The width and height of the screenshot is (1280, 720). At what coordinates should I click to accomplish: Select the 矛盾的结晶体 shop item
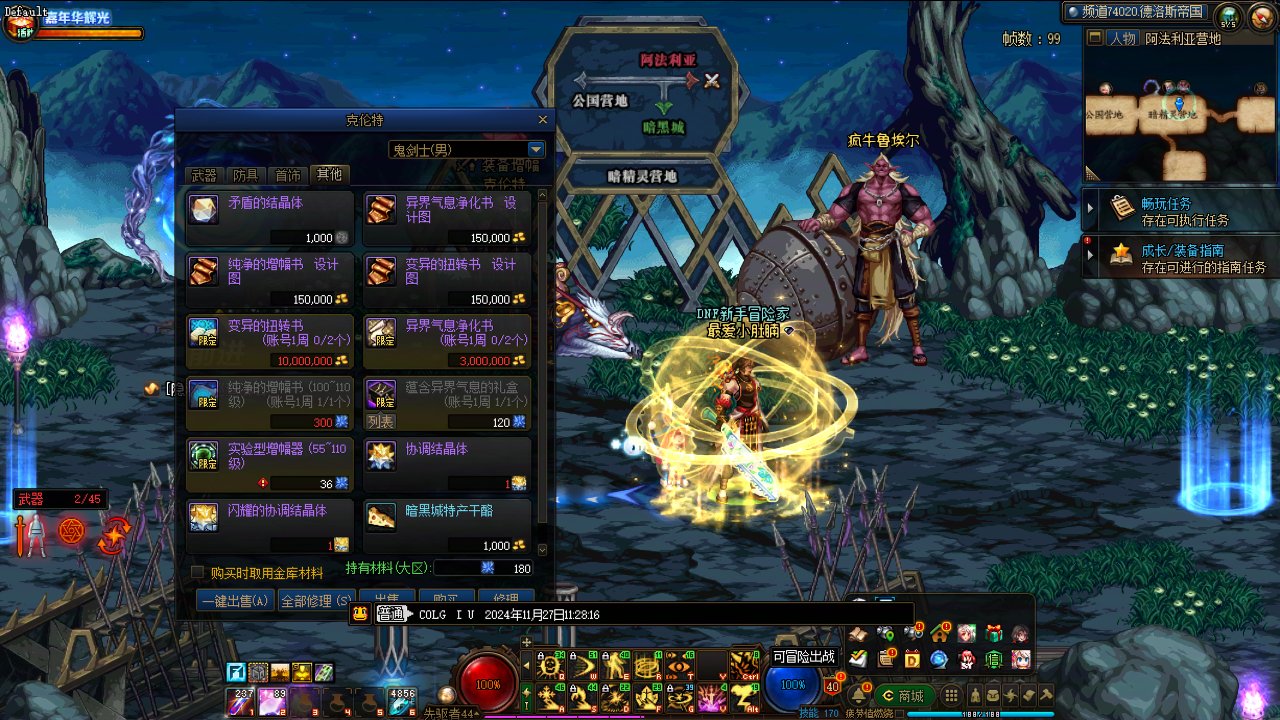270,218
